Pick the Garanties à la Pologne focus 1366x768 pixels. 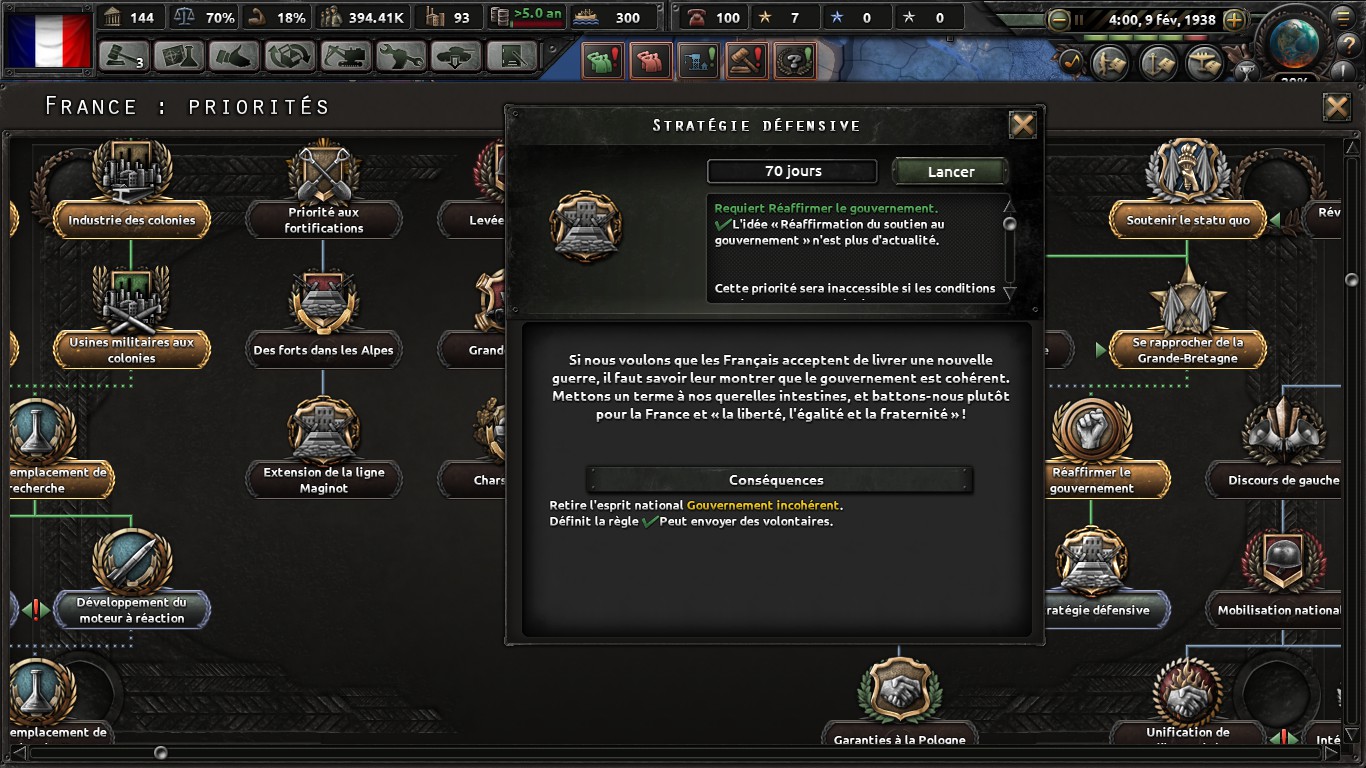click(x=899, y=738)
